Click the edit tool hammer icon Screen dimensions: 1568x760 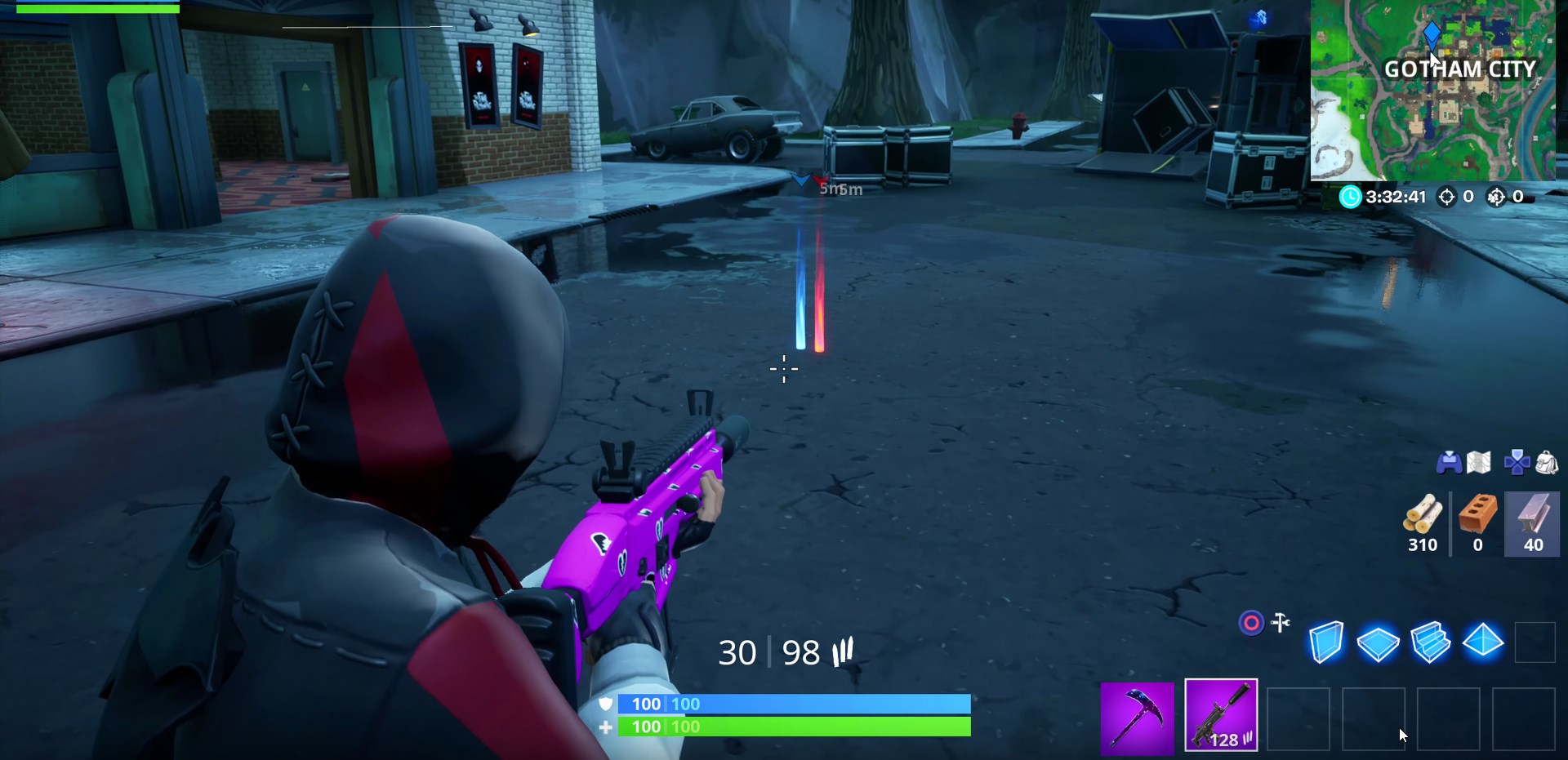pos(1281,623)
